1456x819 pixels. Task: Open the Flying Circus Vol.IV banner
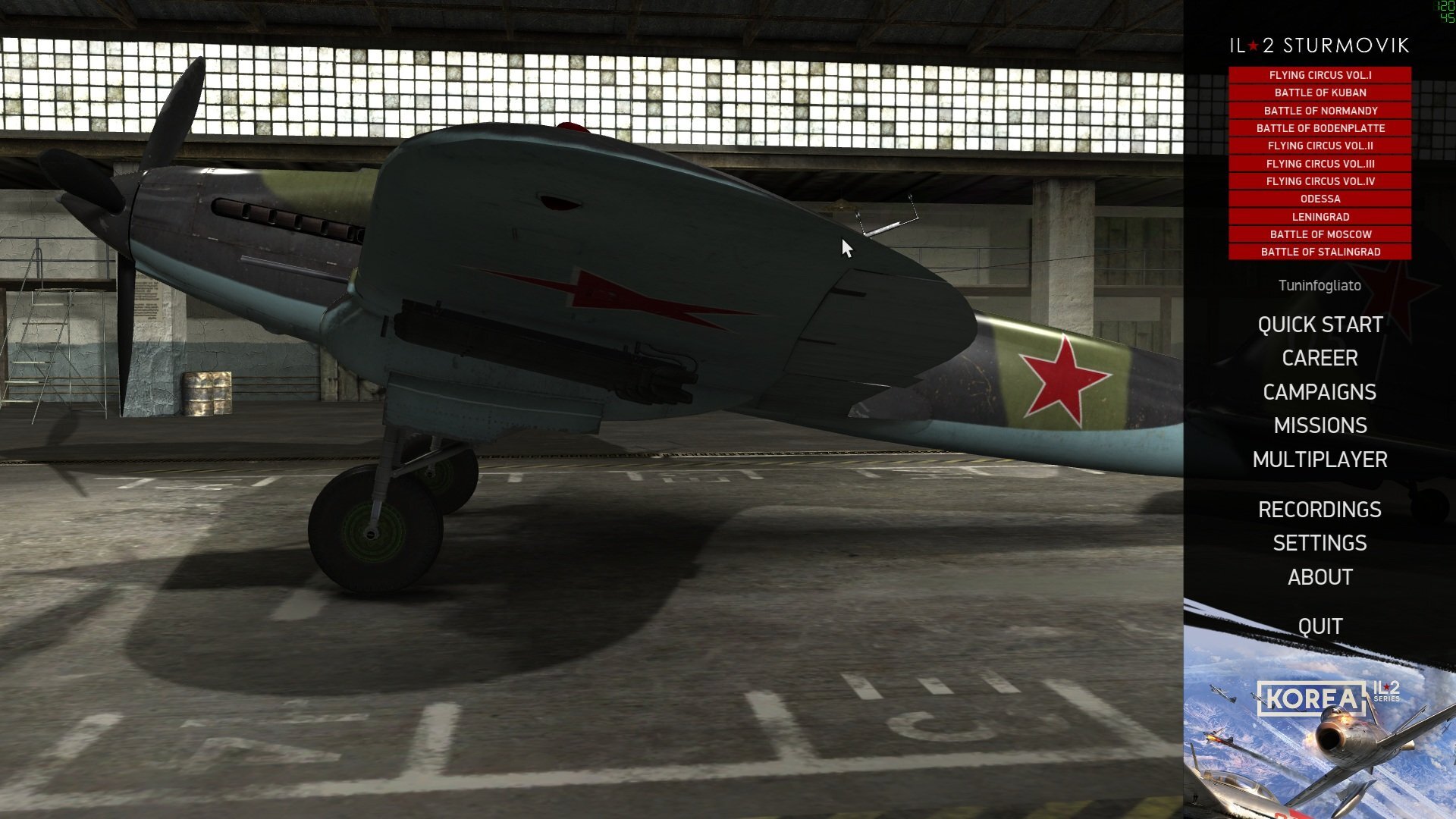coord(1321,181)
